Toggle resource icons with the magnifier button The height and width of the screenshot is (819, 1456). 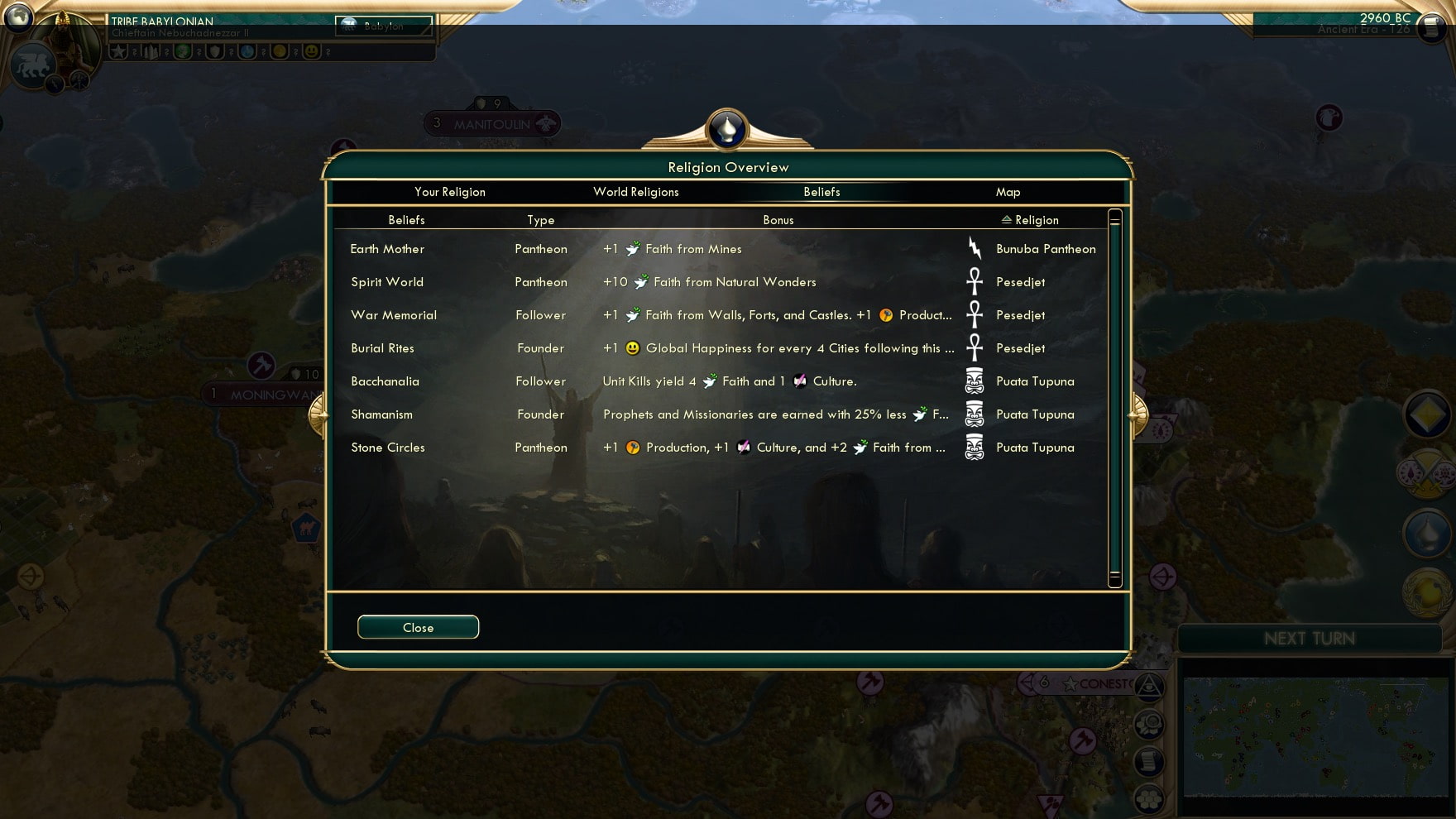[x=1149, y=724]
